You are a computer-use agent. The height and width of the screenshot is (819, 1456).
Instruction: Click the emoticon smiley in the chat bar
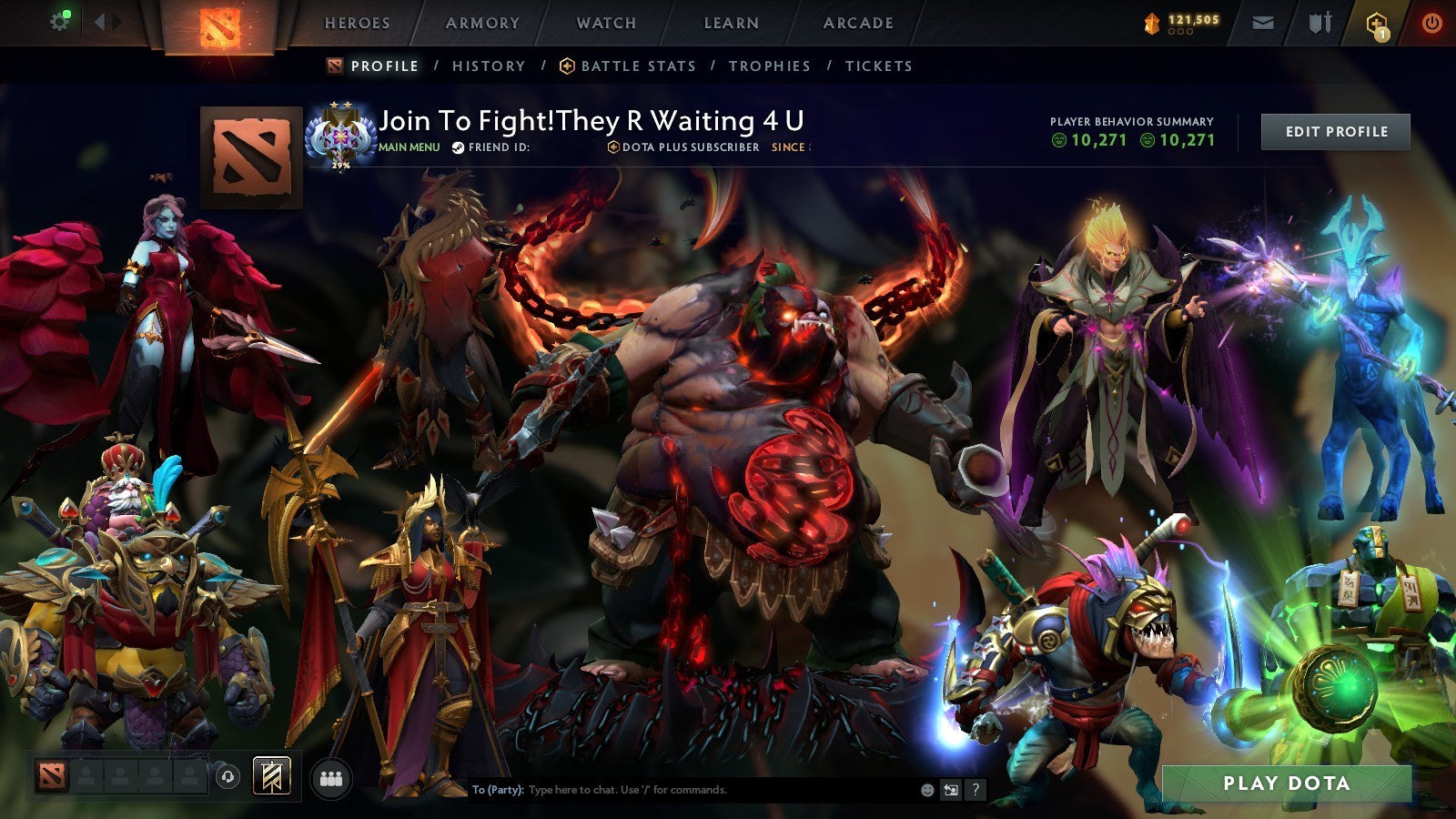click(925, 792)
